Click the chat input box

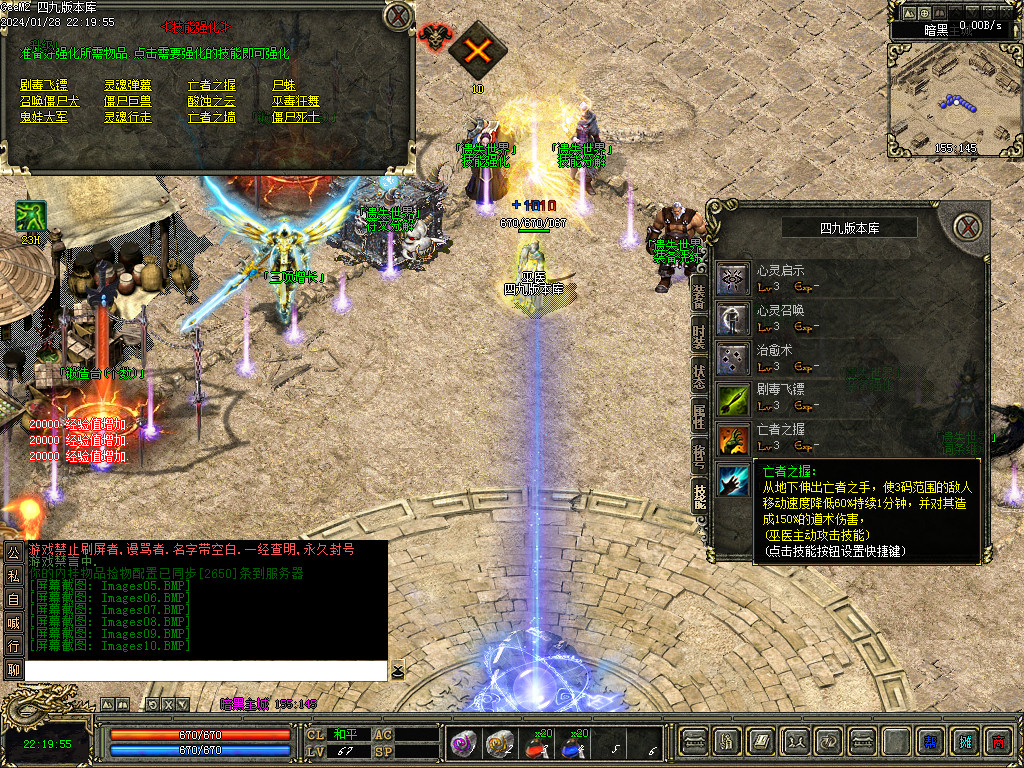(205, 670)
